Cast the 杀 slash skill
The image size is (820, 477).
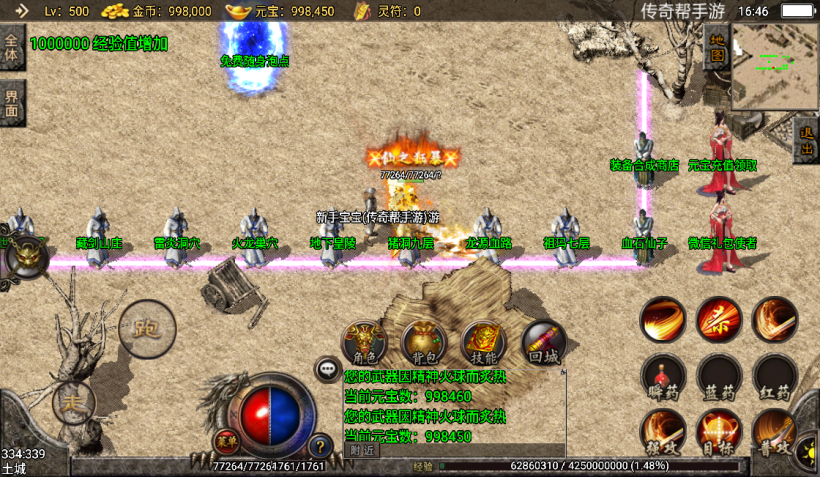719,319
